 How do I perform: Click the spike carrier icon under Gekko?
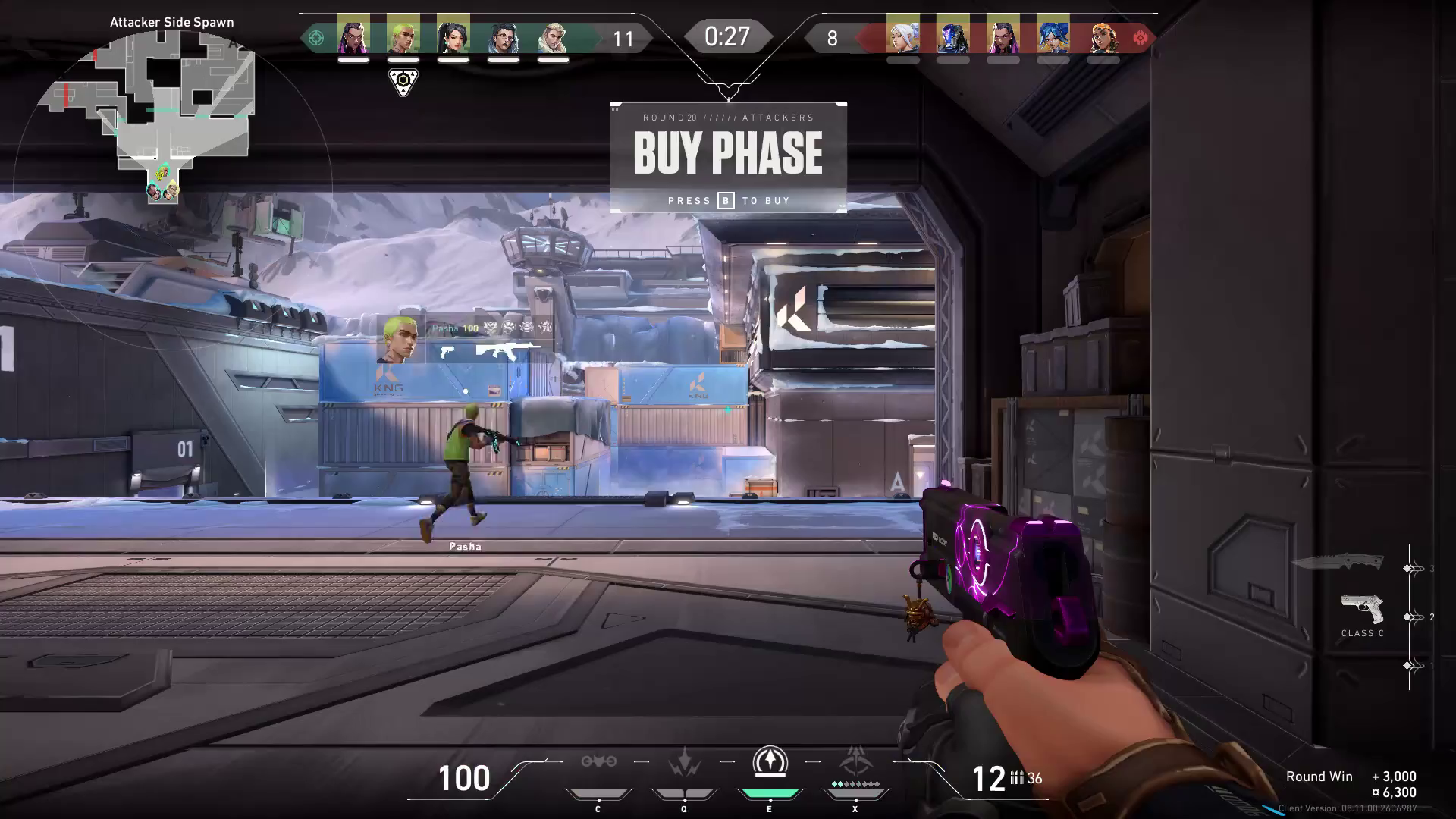point(403,81)
